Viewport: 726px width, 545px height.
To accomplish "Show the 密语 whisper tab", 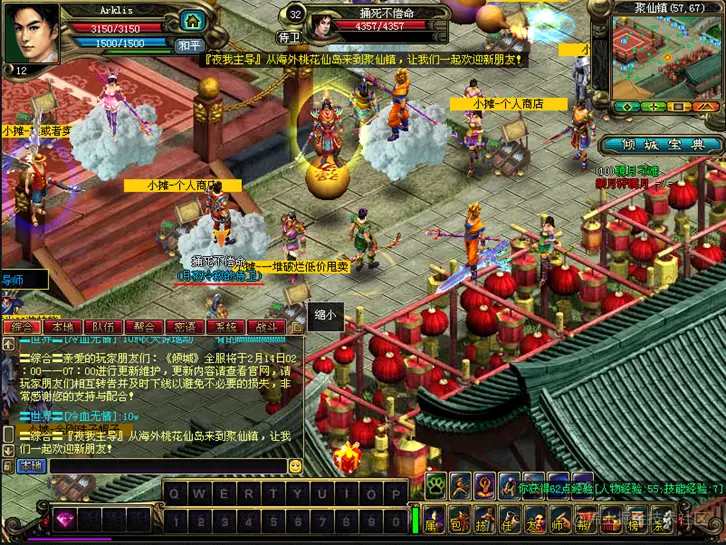I will 185,327.
